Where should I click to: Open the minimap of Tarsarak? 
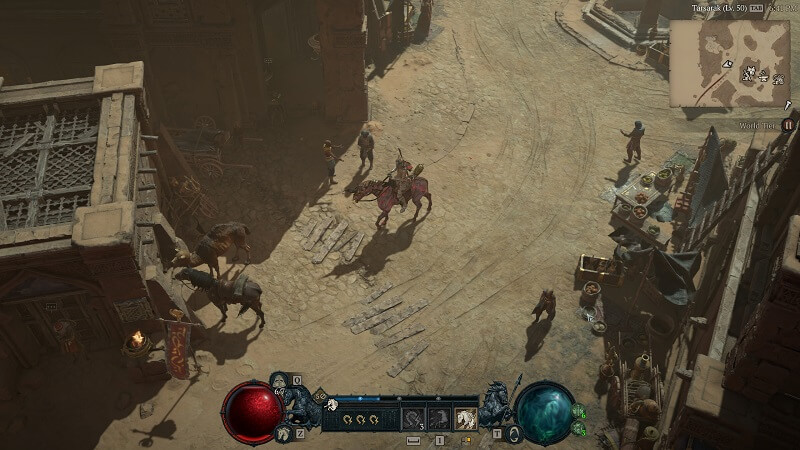point(729,62)
